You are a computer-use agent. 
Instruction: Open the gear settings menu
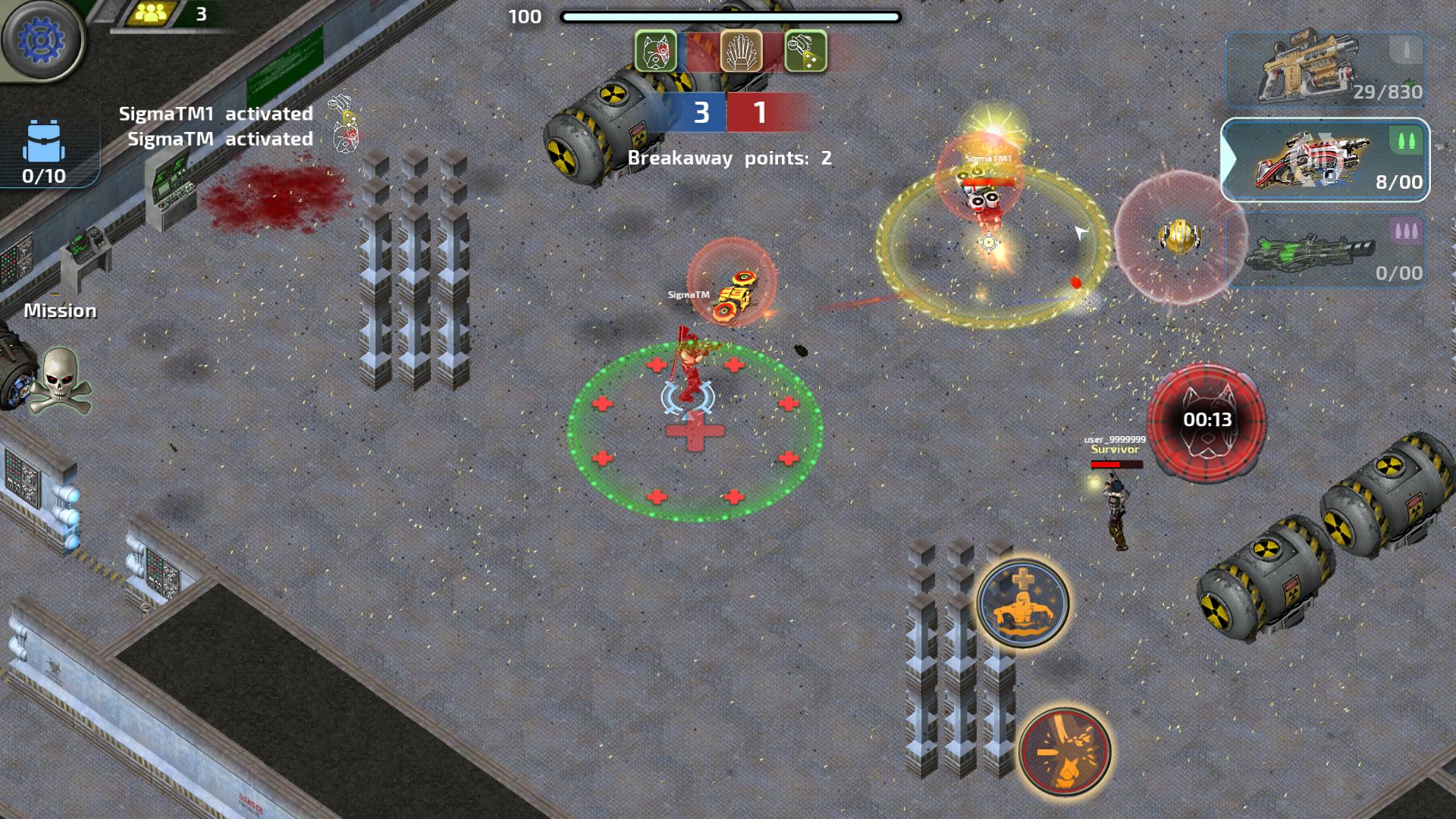click(x=42, y=41)
